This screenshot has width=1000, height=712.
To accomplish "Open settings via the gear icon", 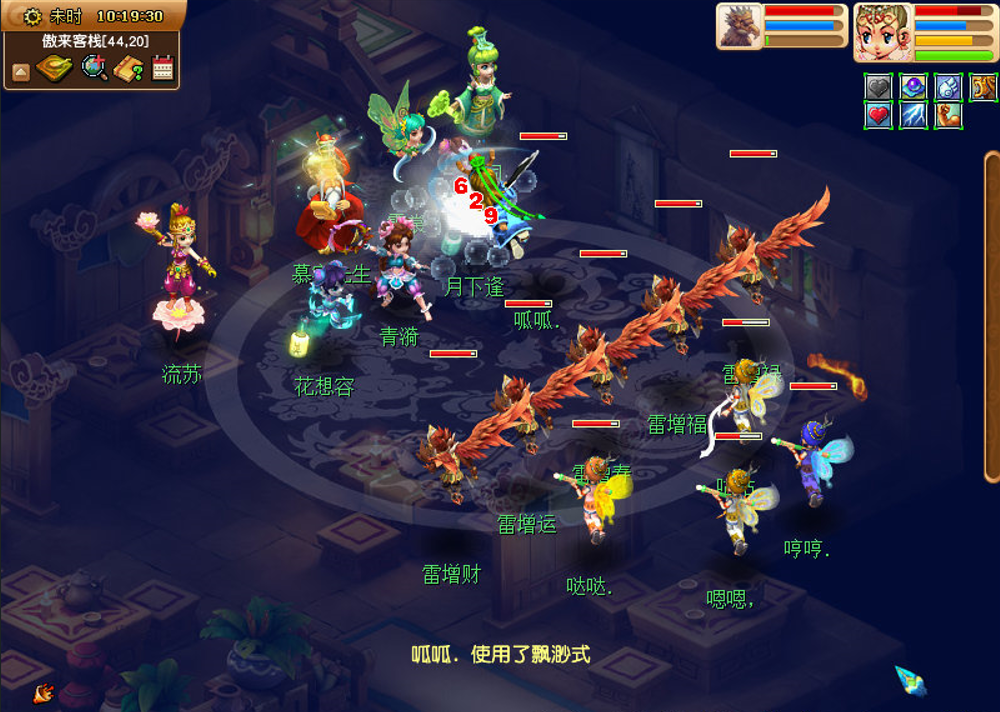I will tap(33, 16).
